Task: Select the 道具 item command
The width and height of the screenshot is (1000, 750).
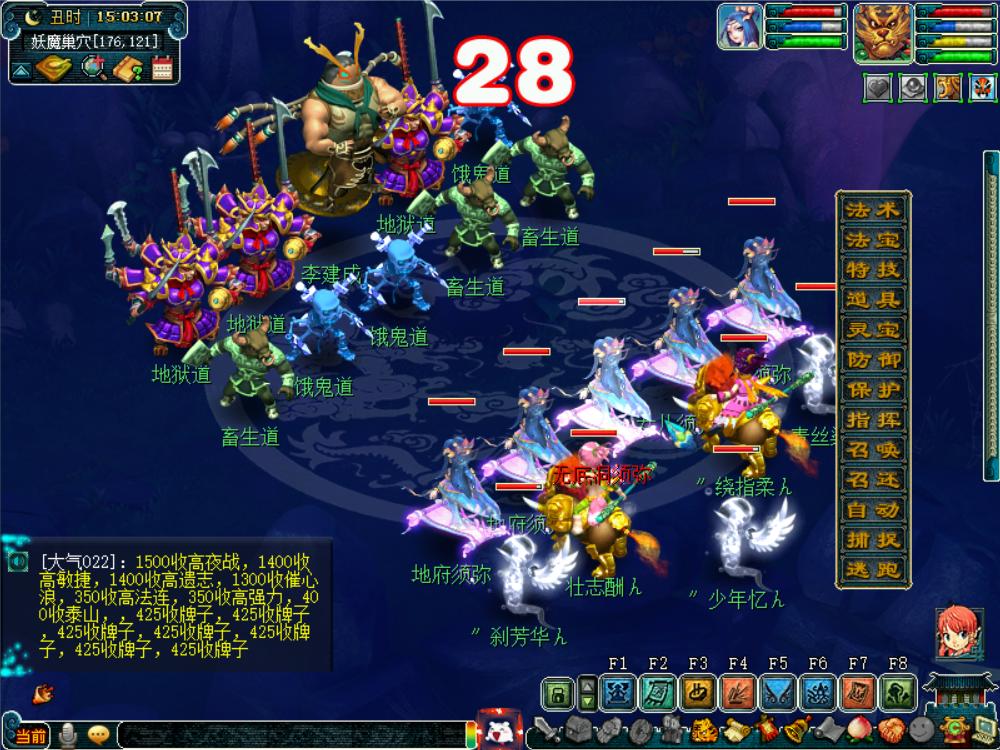Action: coord(873,300)
